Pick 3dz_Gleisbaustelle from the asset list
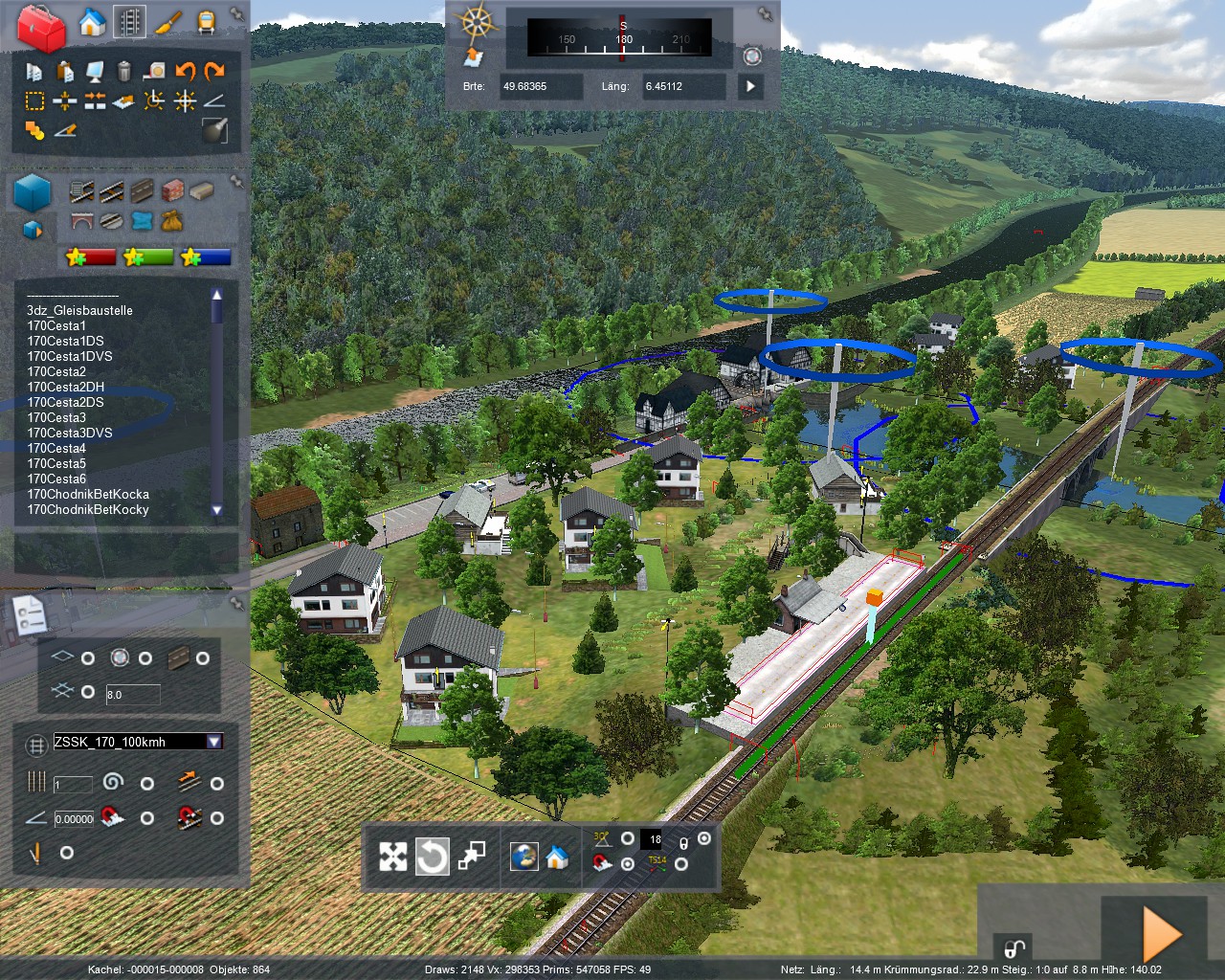This screenshot has width=1225, height=980. 79,310
